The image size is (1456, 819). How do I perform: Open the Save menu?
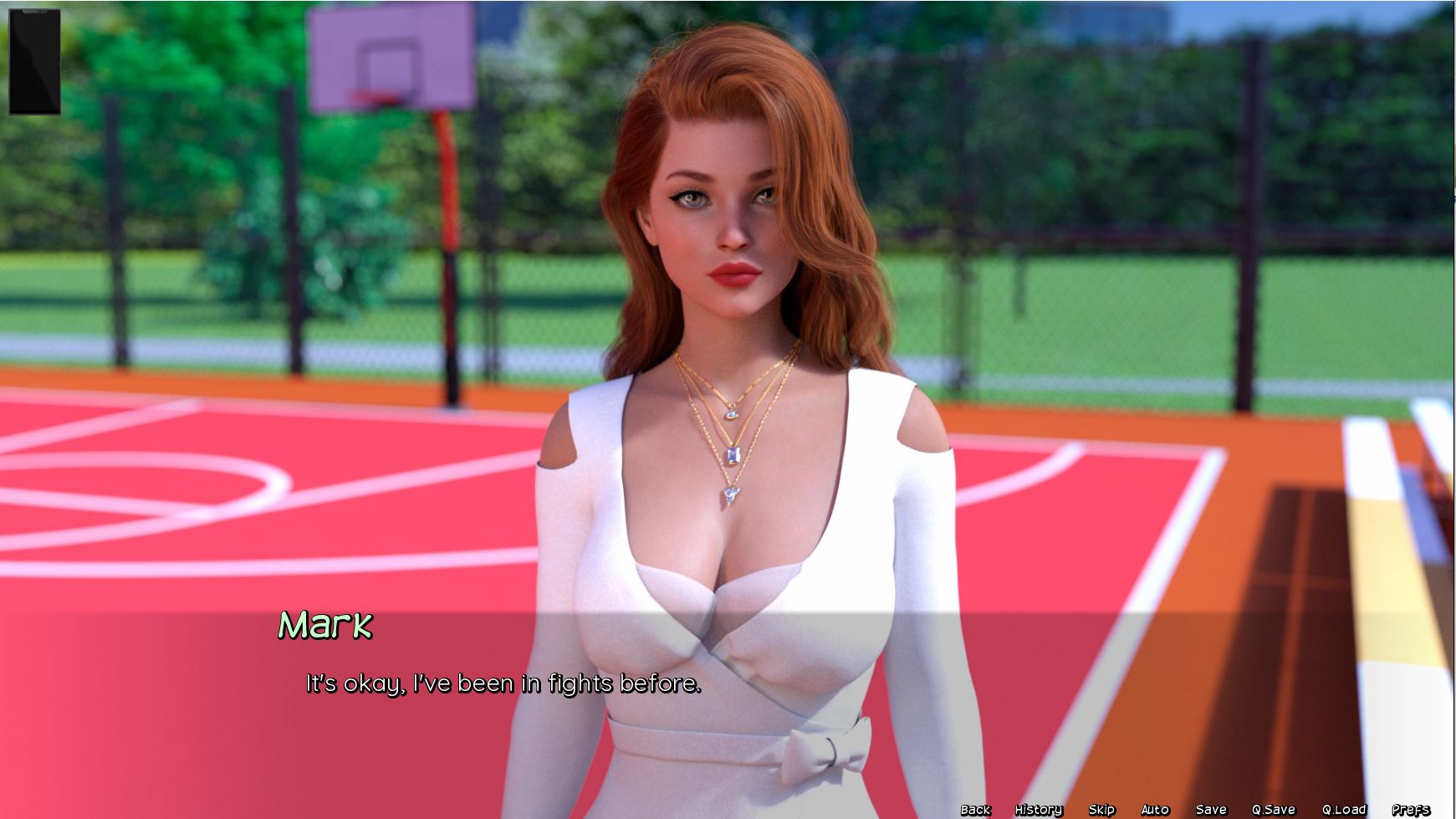pyautogui.click(x=1211, y=809)
